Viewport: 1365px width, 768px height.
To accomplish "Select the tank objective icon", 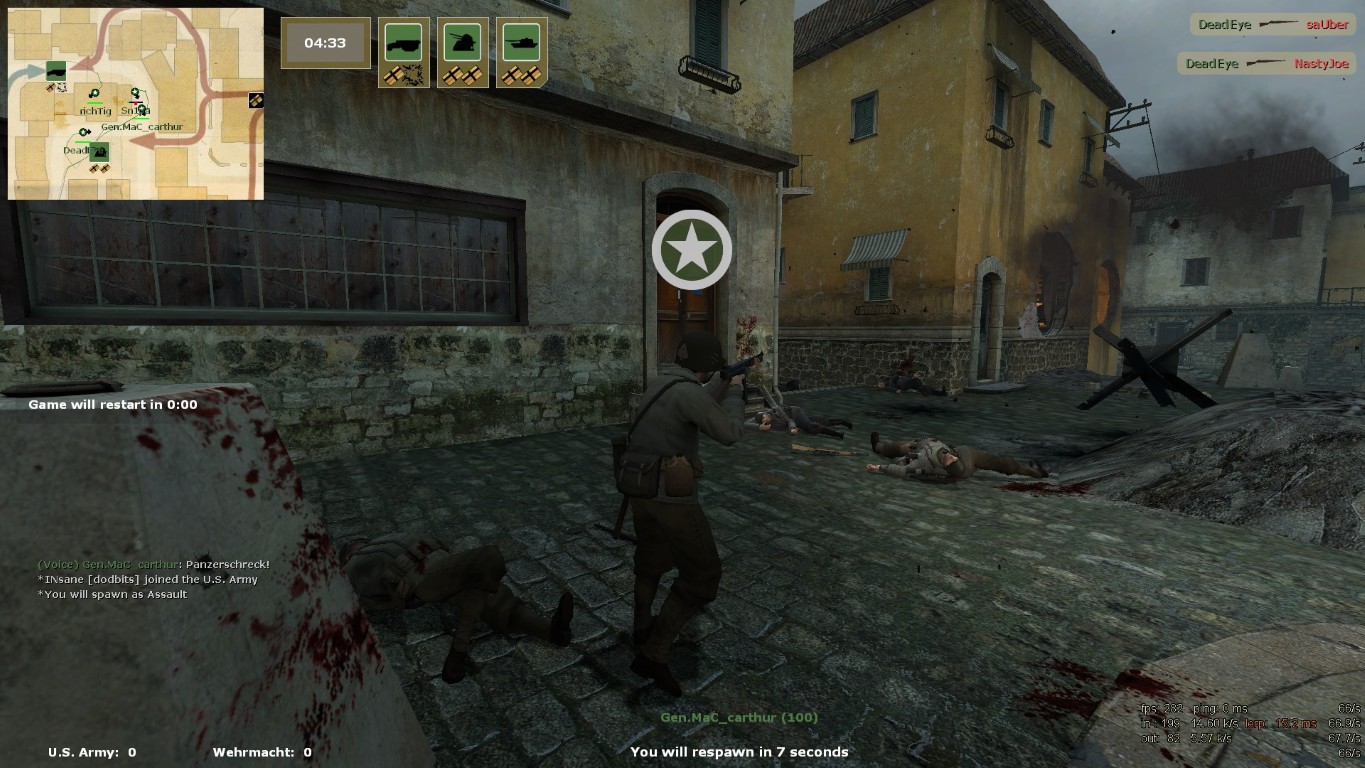I will (x=521, y=44).
